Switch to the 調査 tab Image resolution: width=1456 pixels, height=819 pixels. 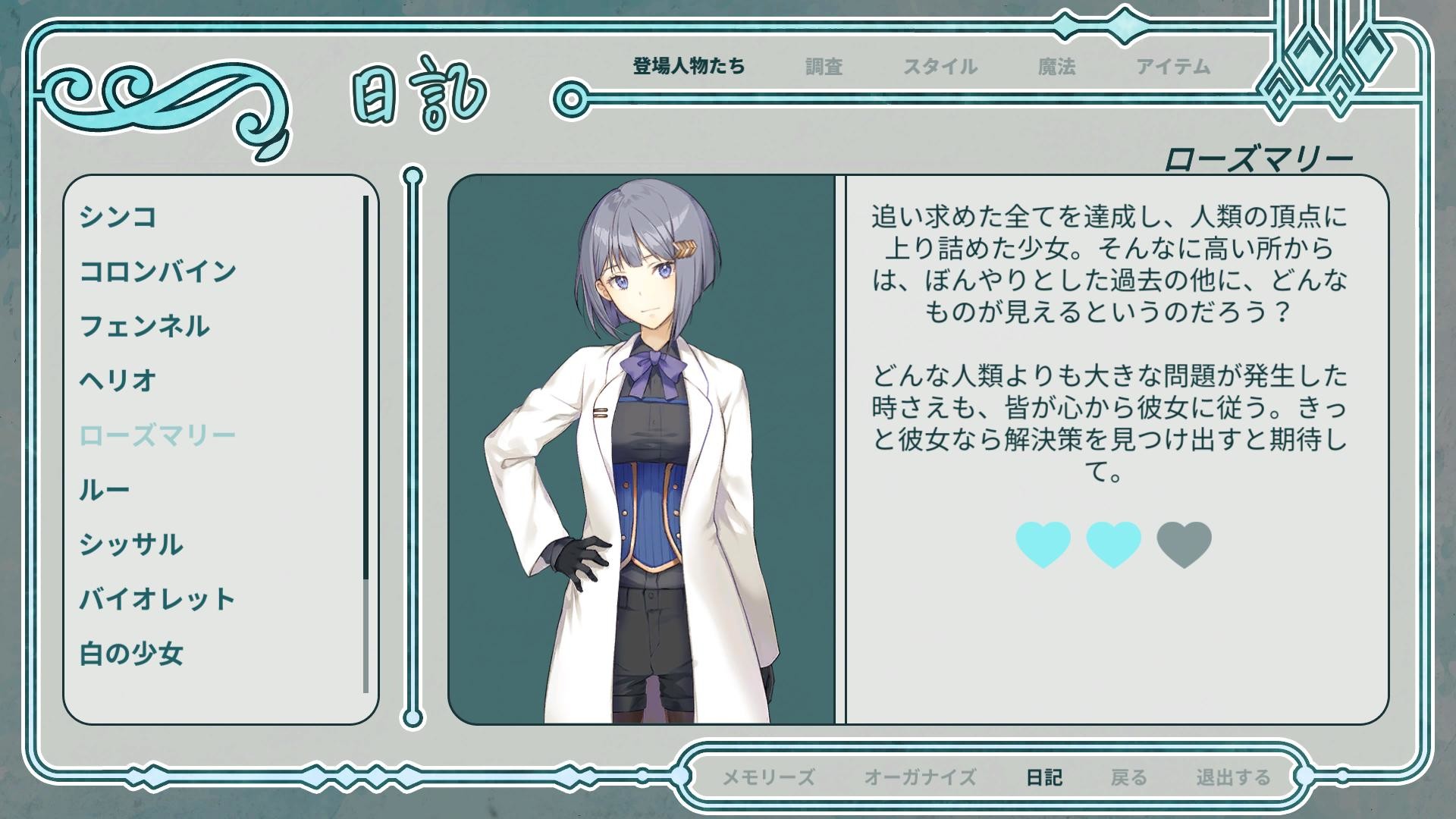pos(823,67)
